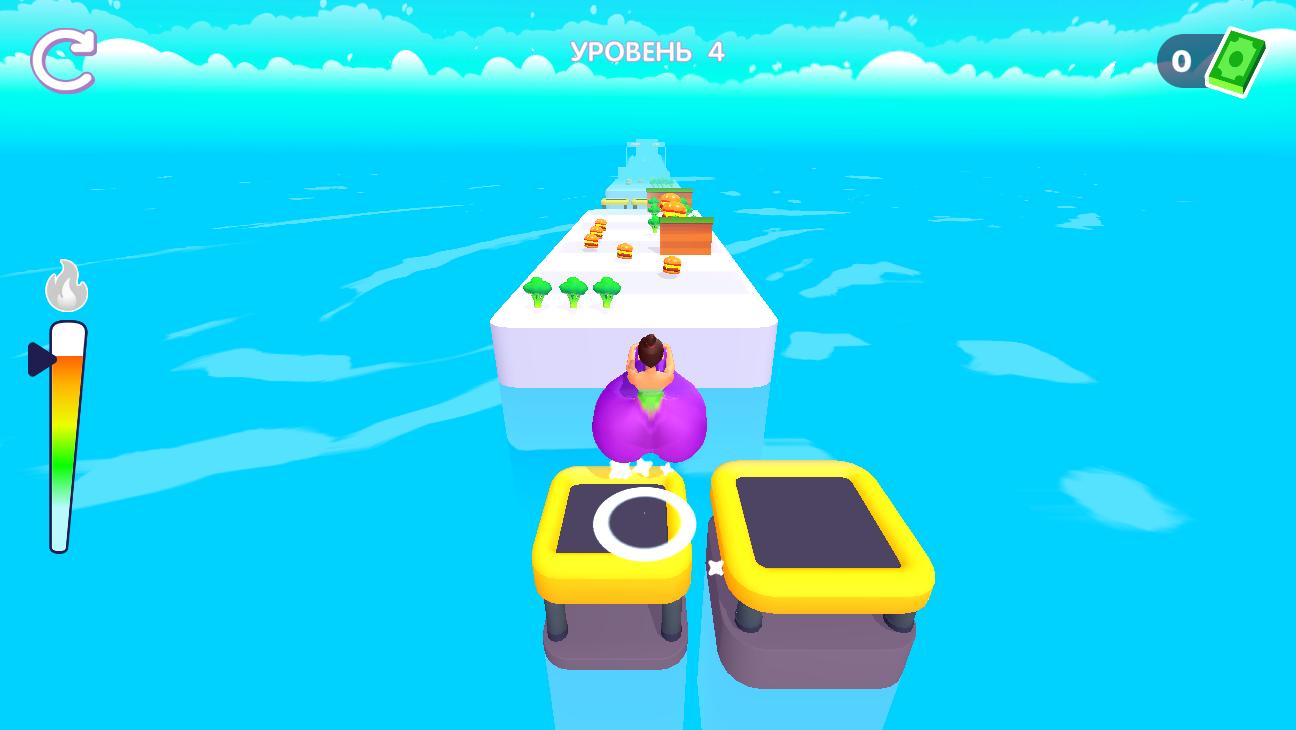Click the restart arrow icon
1296x730 pixels.
[64, 60]
